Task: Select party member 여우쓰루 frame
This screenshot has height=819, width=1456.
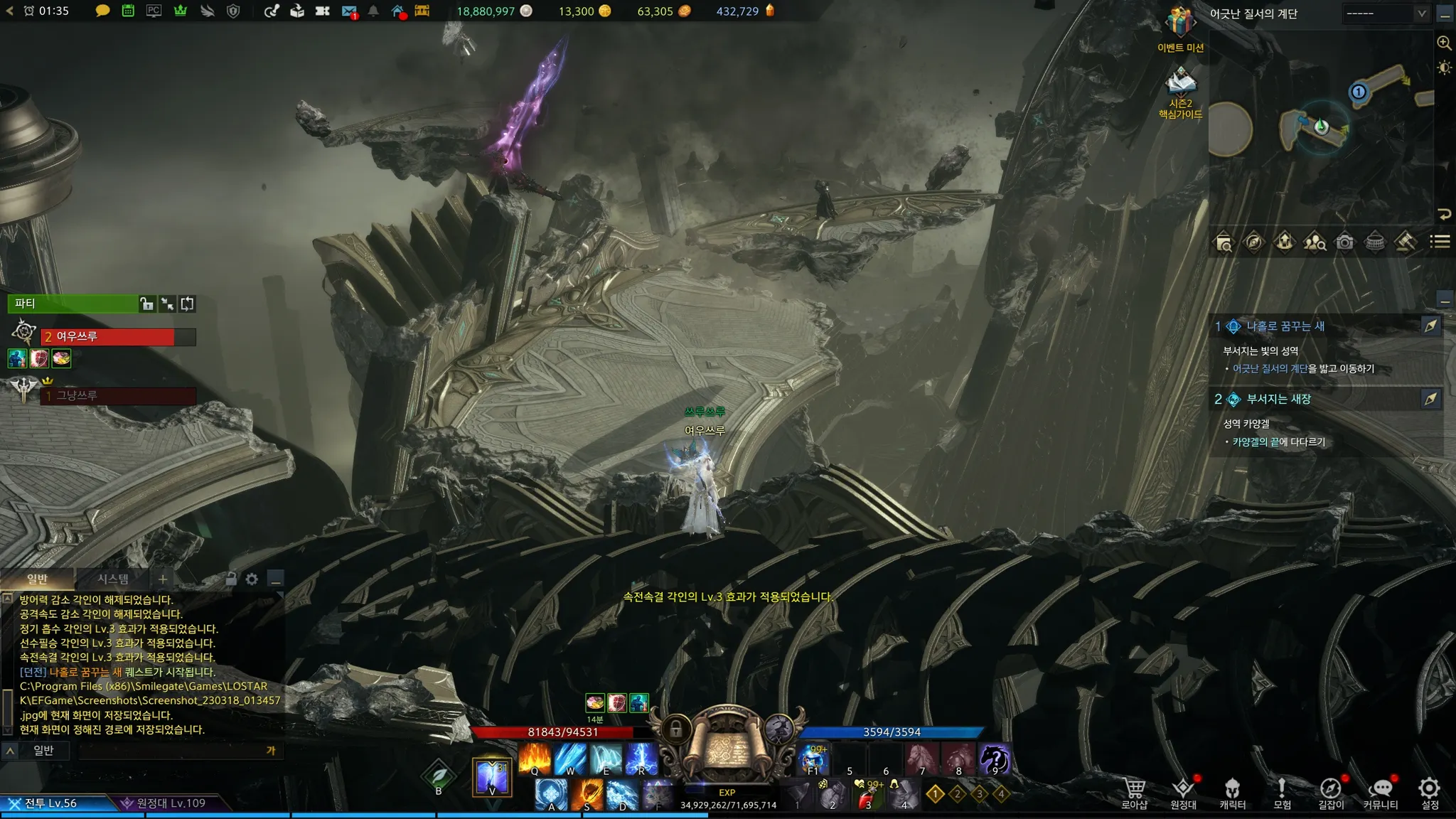Action: point(114,336)
